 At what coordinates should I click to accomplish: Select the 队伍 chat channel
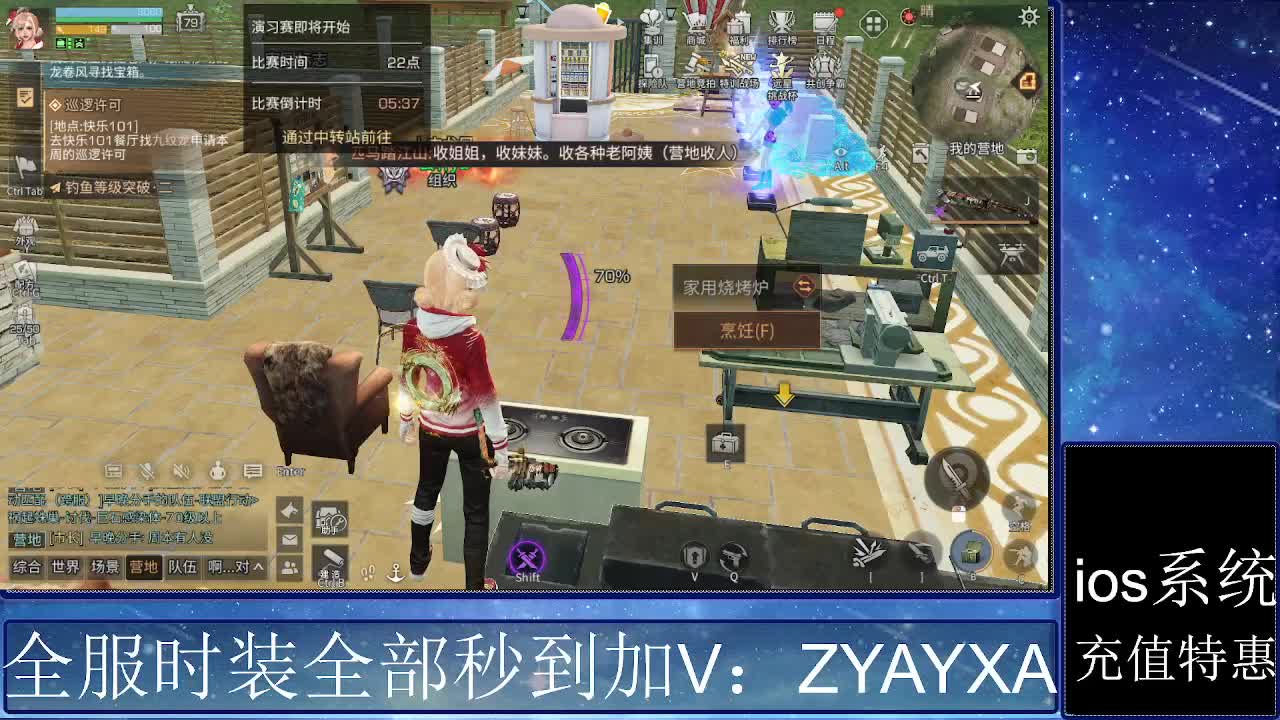184,567
